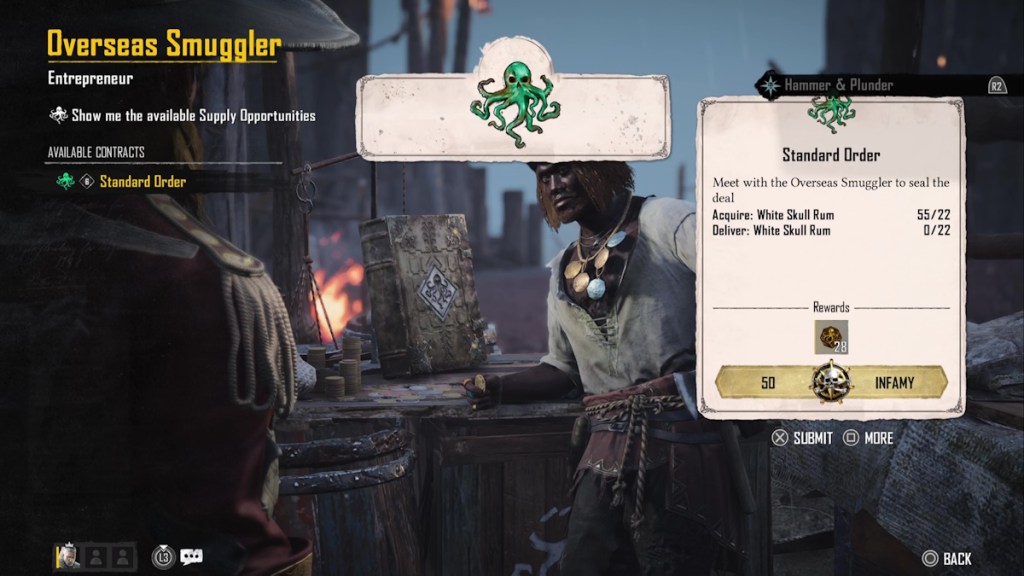Select the reward item icon
1024x576 pixels.
[830, 338]
